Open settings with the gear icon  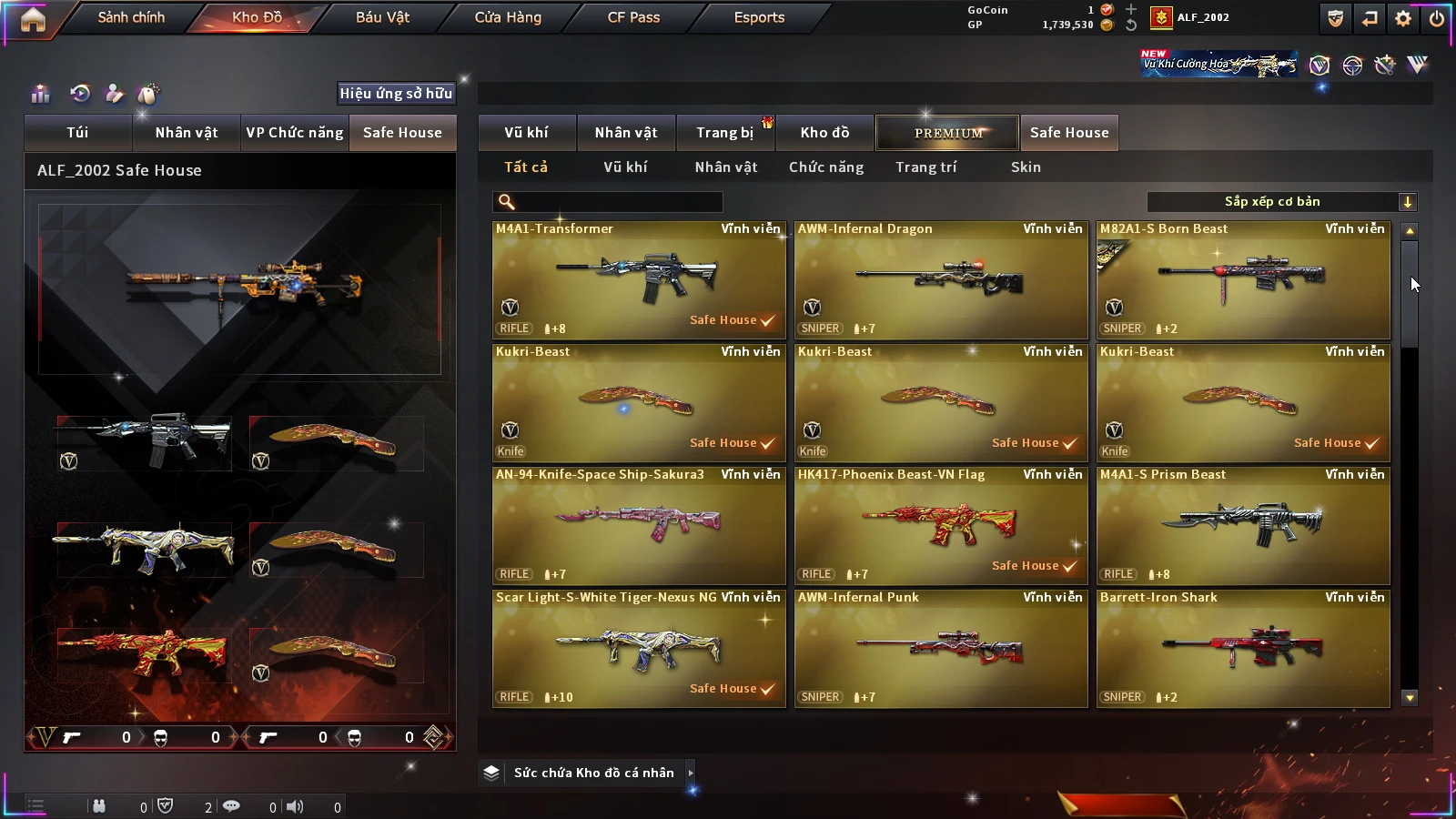(x=1403, y=18)
